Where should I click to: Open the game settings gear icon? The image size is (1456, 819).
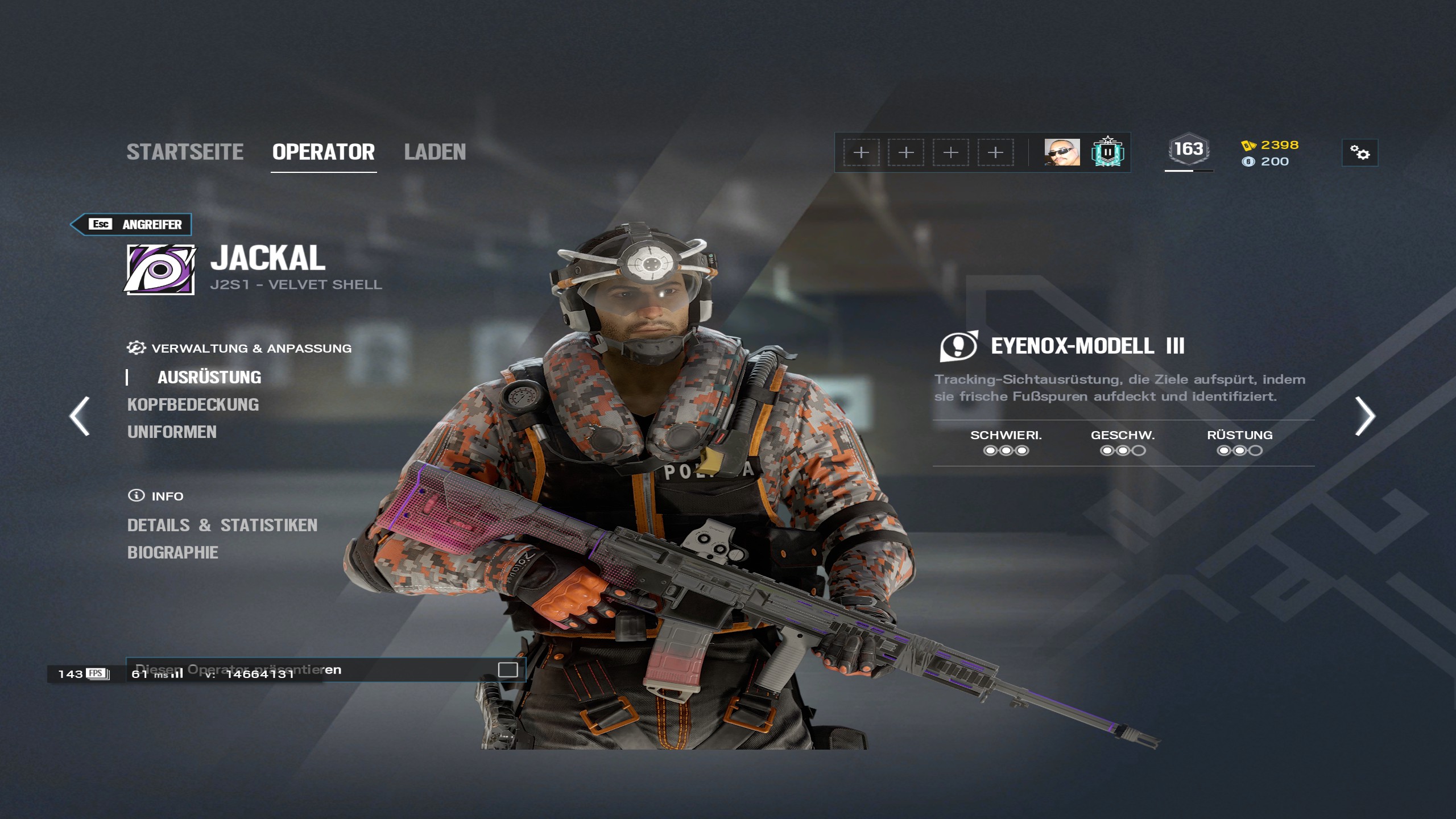click(x=1360, y=154)
